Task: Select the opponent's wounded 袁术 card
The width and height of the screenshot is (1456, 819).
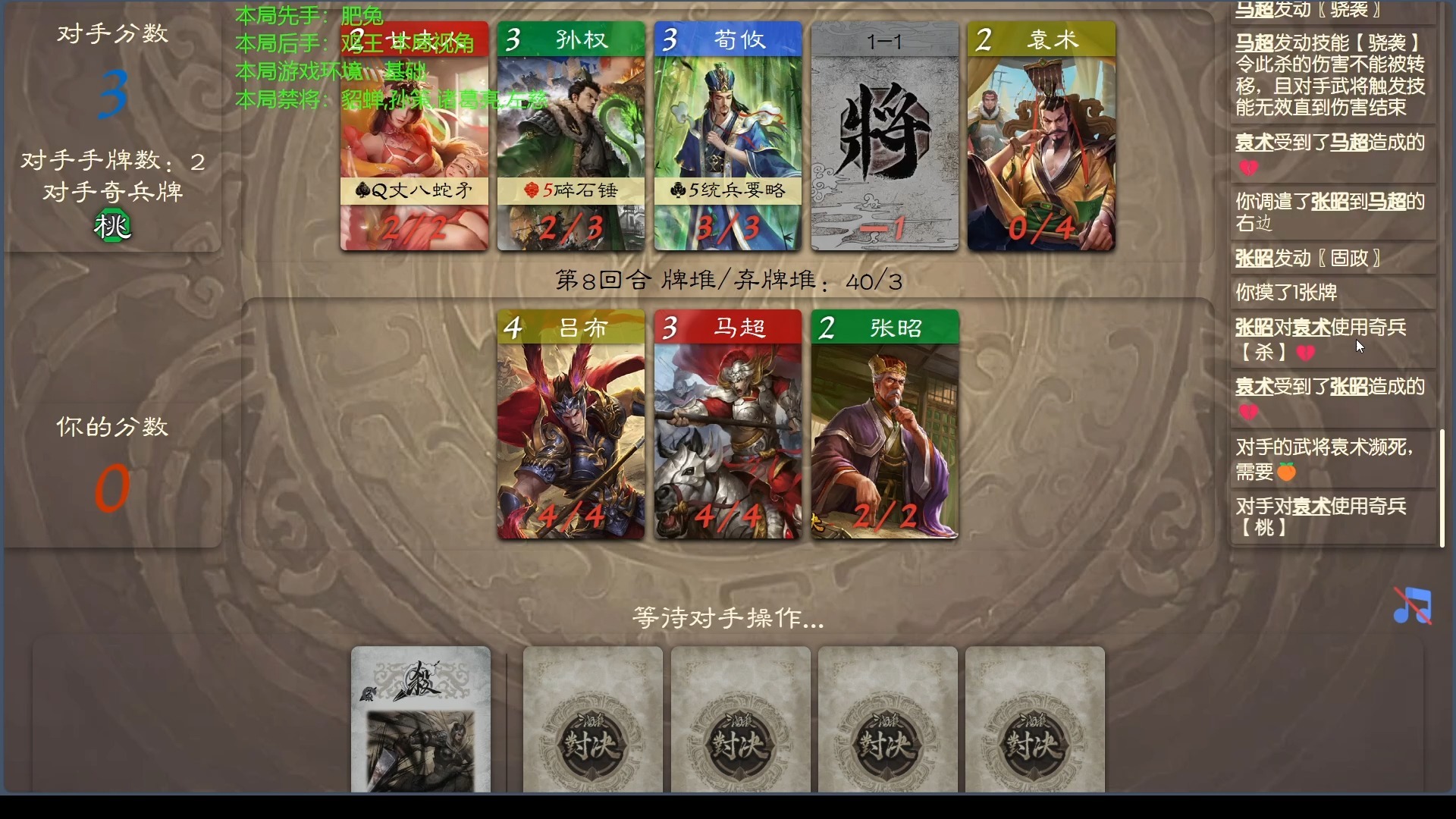Action: pyautogui.click(x=1040, y=136)
